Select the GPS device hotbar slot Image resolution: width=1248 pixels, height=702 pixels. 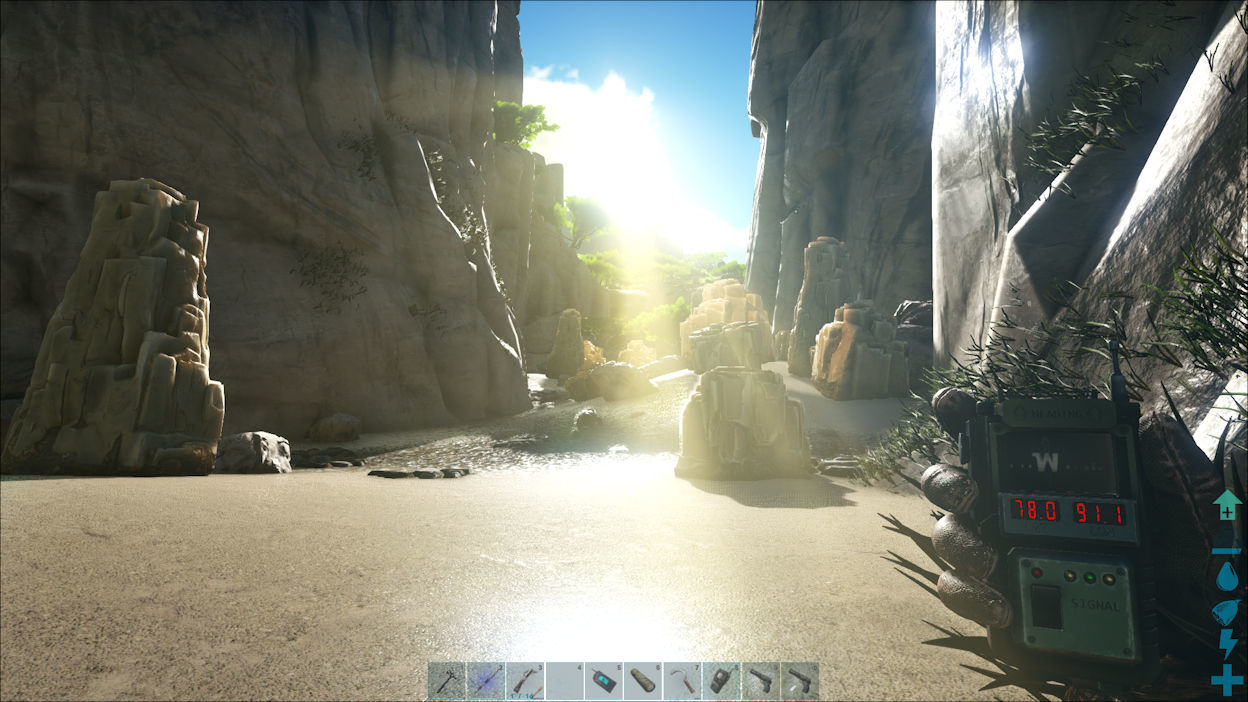[x=603, y=681]
